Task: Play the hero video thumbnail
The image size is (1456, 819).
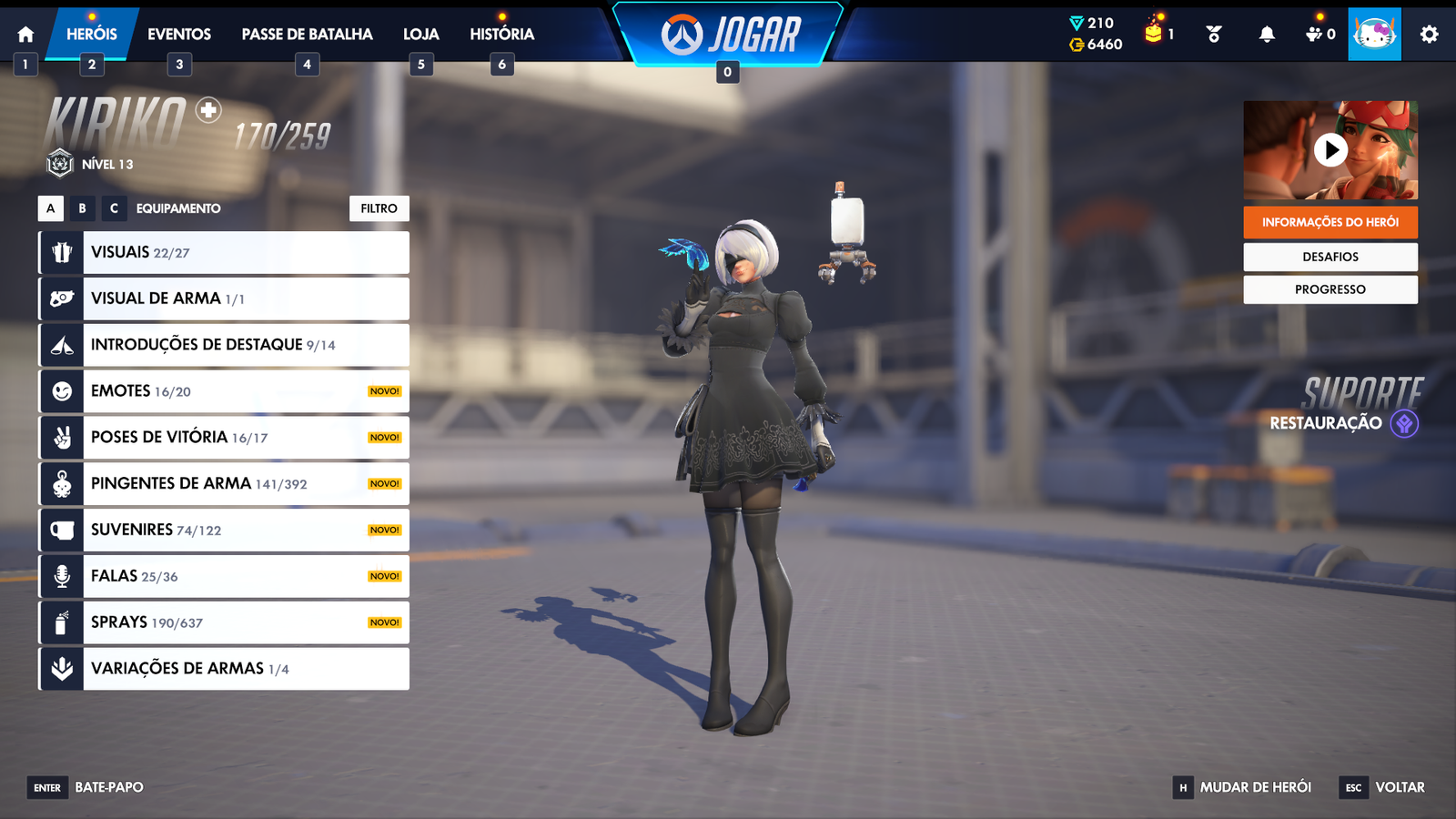Action: click(x=1330, y=150)
